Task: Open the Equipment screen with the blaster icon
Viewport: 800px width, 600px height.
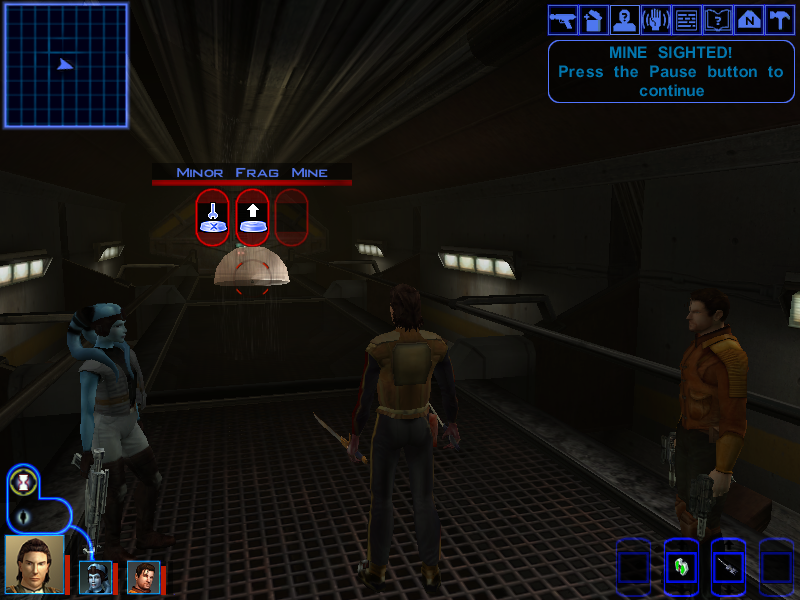Action: [x=562, y=19]
